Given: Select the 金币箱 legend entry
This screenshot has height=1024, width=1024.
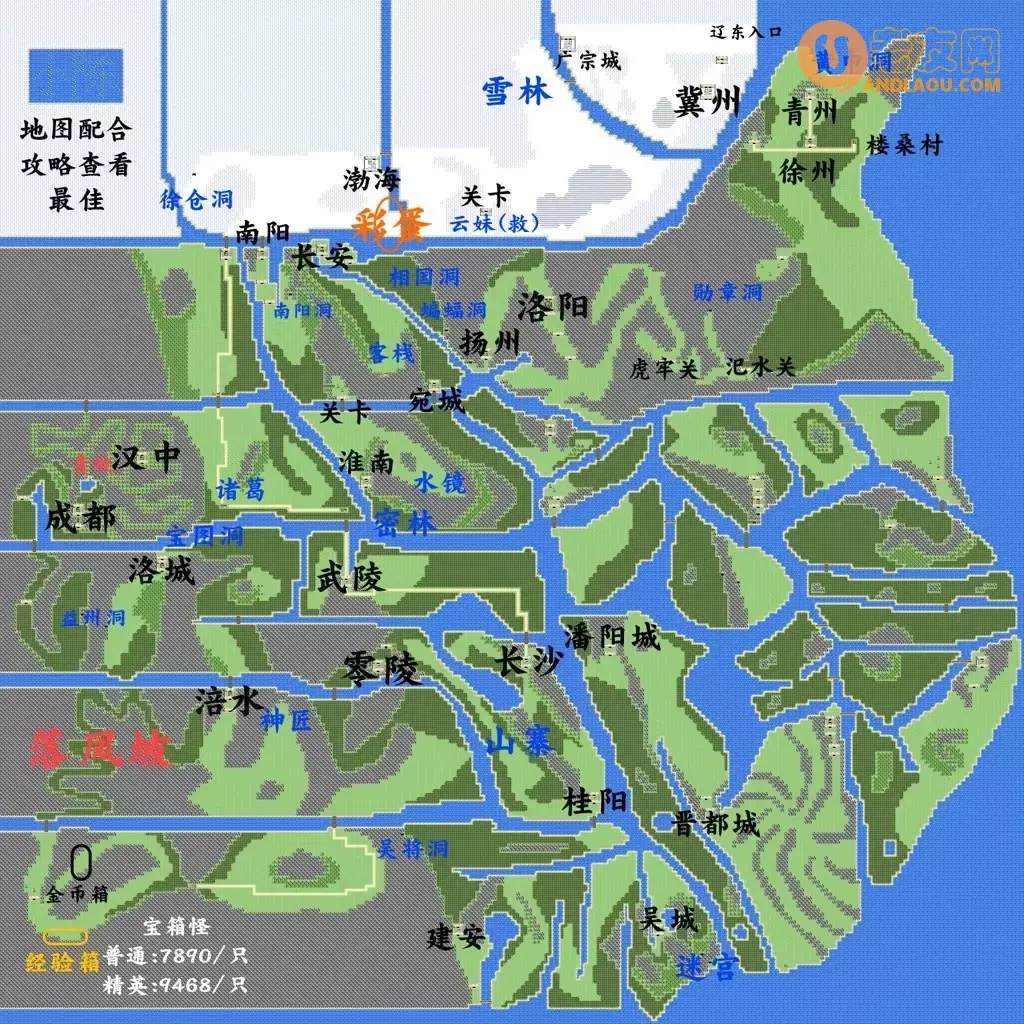Looking at the screenshot, I should [x=77, y=894].
